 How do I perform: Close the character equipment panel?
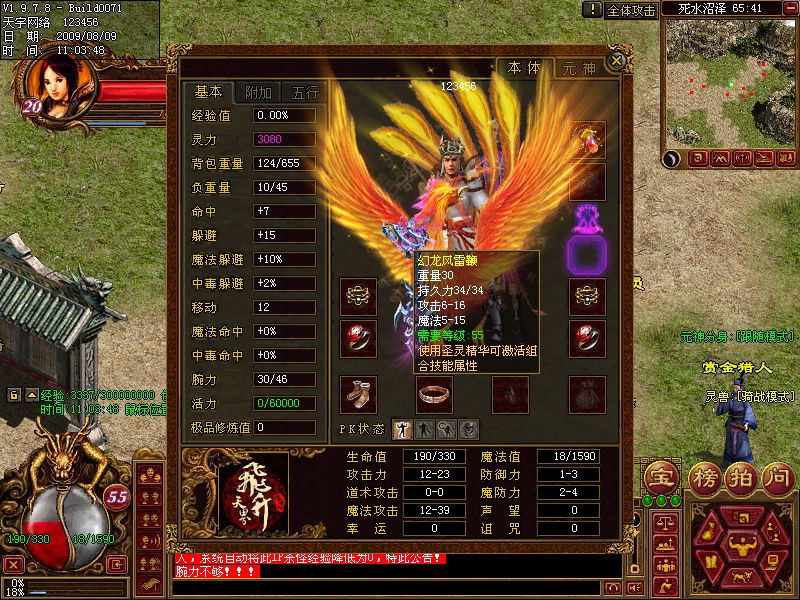point(617,60)
